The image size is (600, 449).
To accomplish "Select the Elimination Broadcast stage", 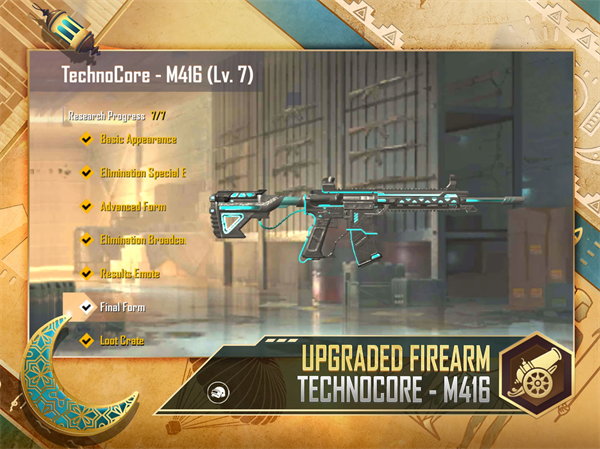I will [142, 240].
